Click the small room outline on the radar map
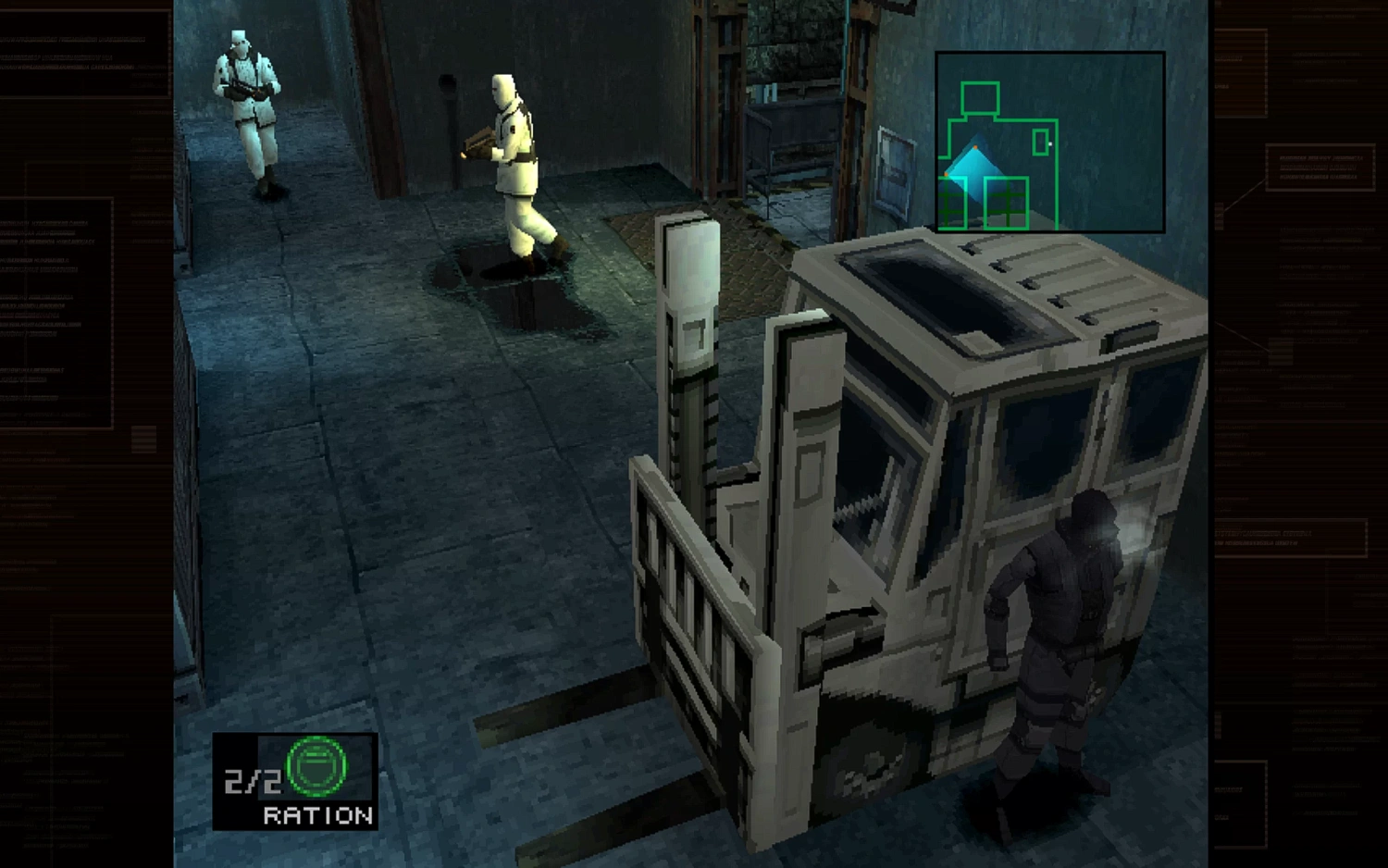Viewport: 1388px width, 868px height. click(1041, 143)
